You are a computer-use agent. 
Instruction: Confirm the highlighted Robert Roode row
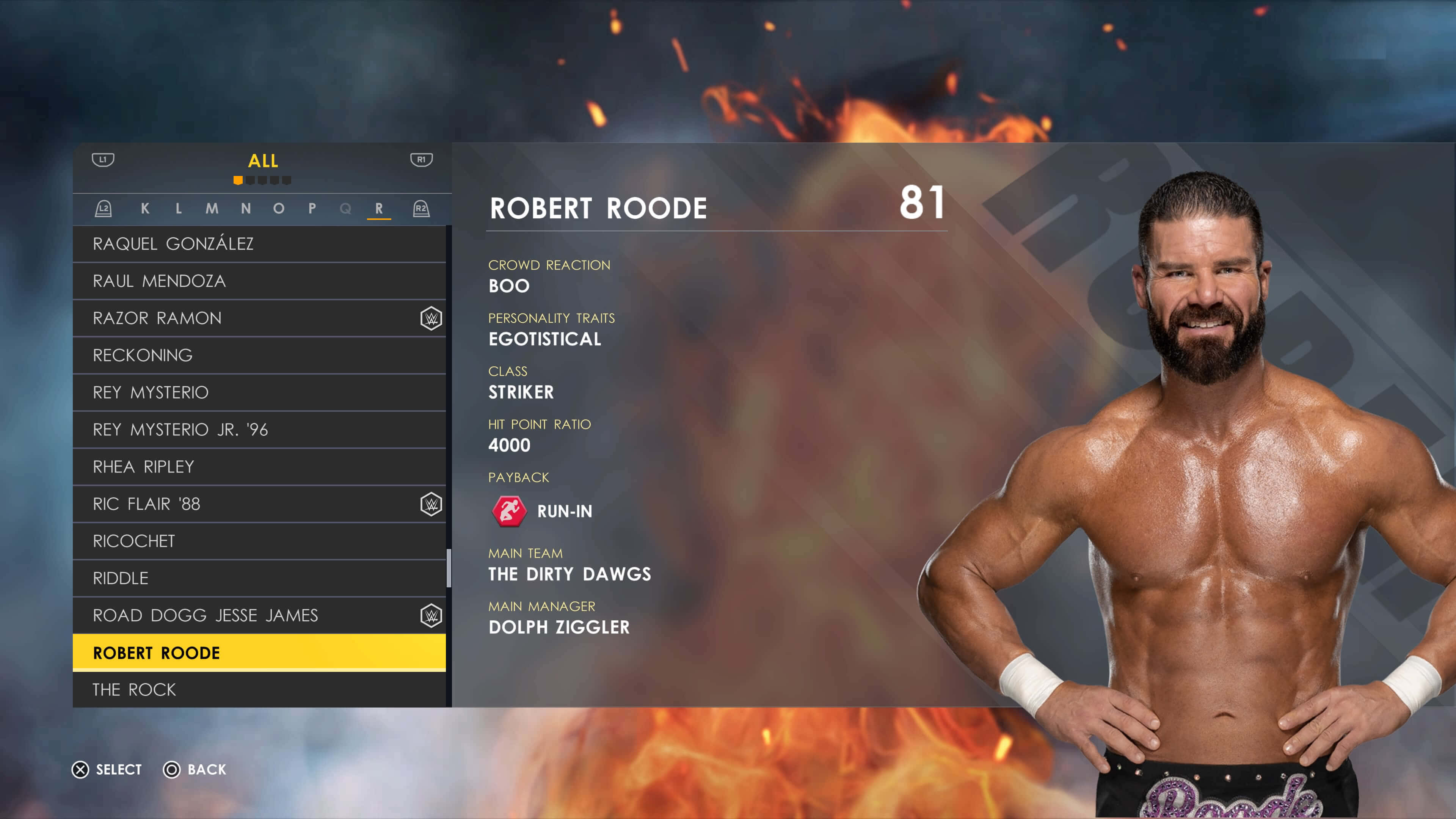point(259,653)
